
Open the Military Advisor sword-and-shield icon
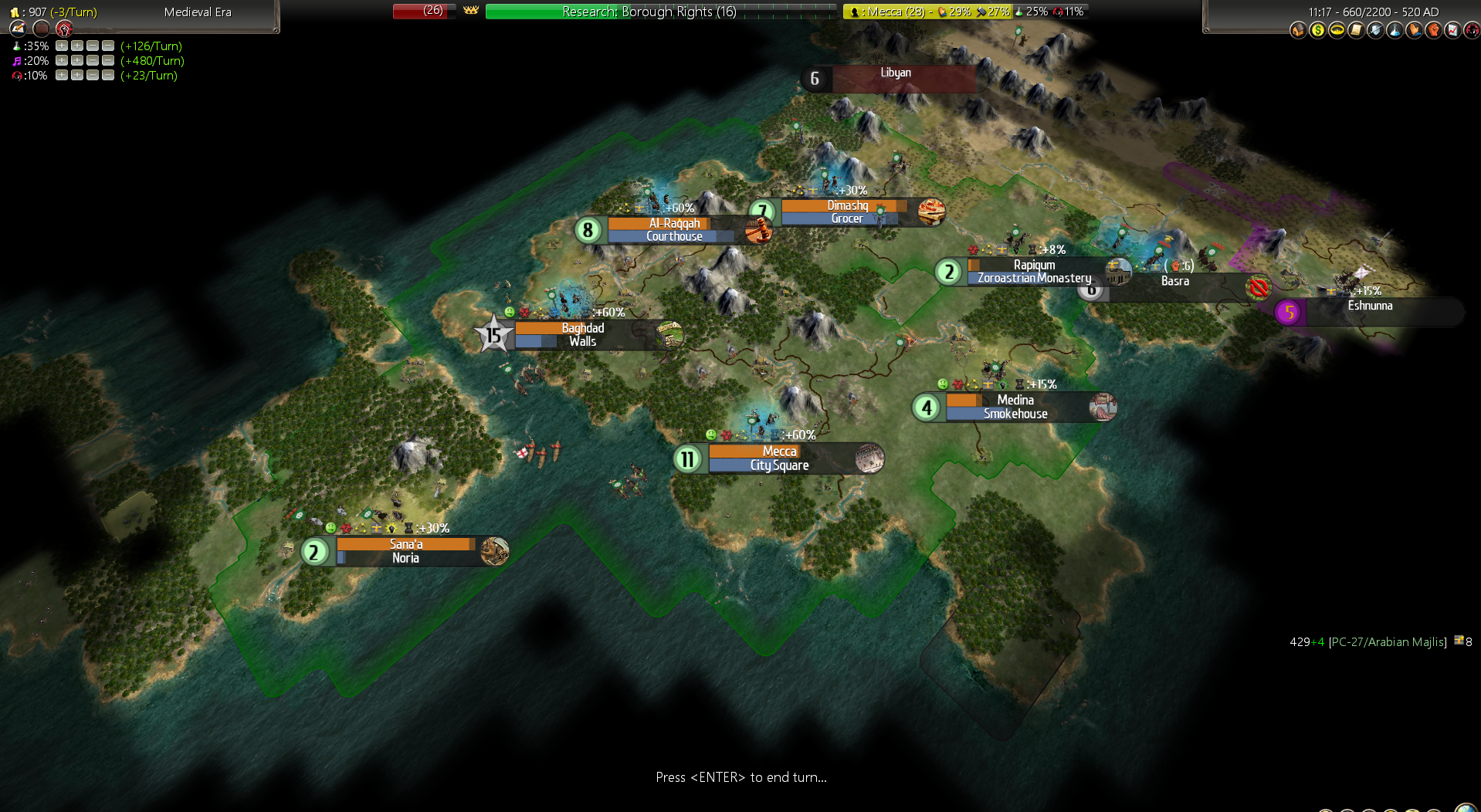coord(1375,30)
